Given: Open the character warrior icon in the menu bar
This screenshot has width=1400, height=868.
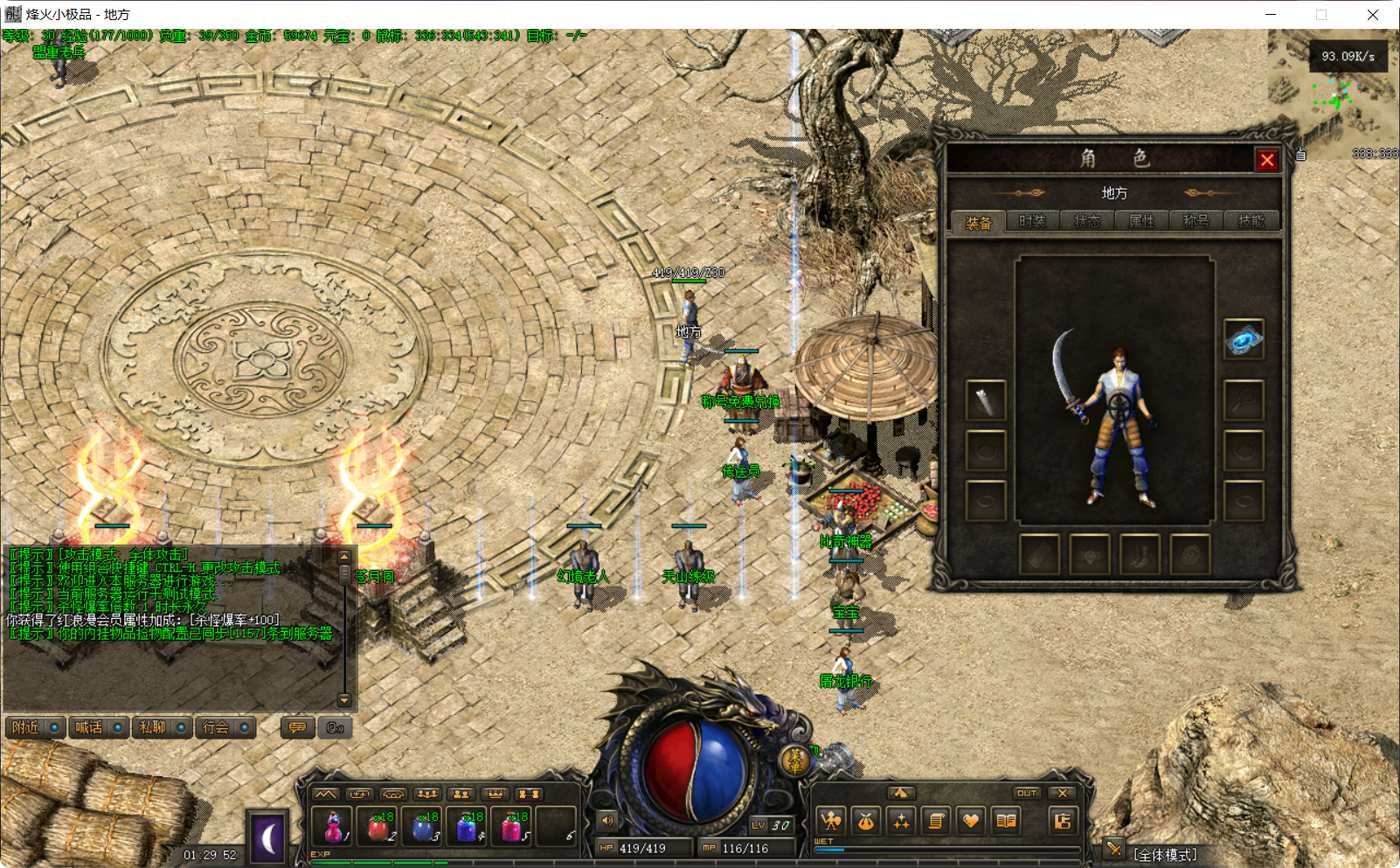Looking at the screenshot, I should [x=831, y=821].
